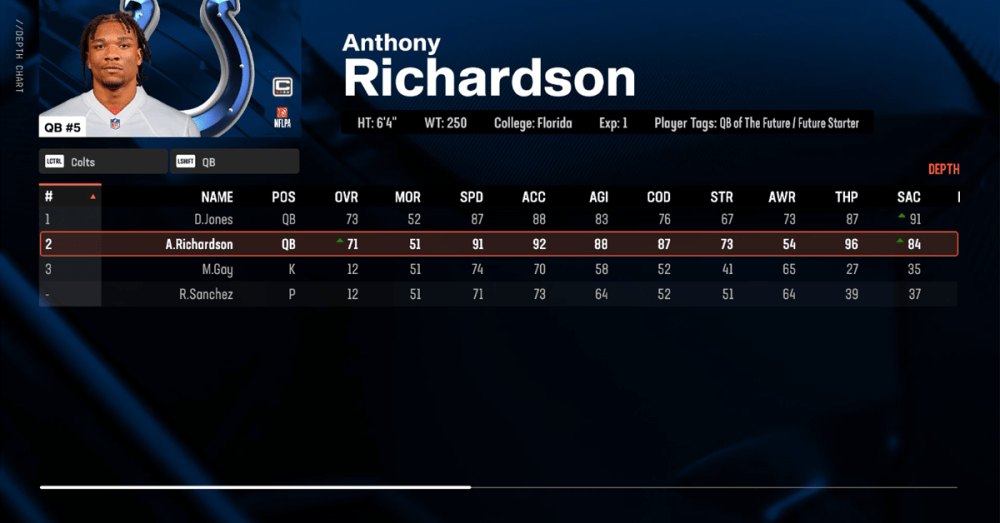The width and height of the screenshot is (1000, 523).
Task: Sort by the SAC column header
Action: click(x=908, y=197)
